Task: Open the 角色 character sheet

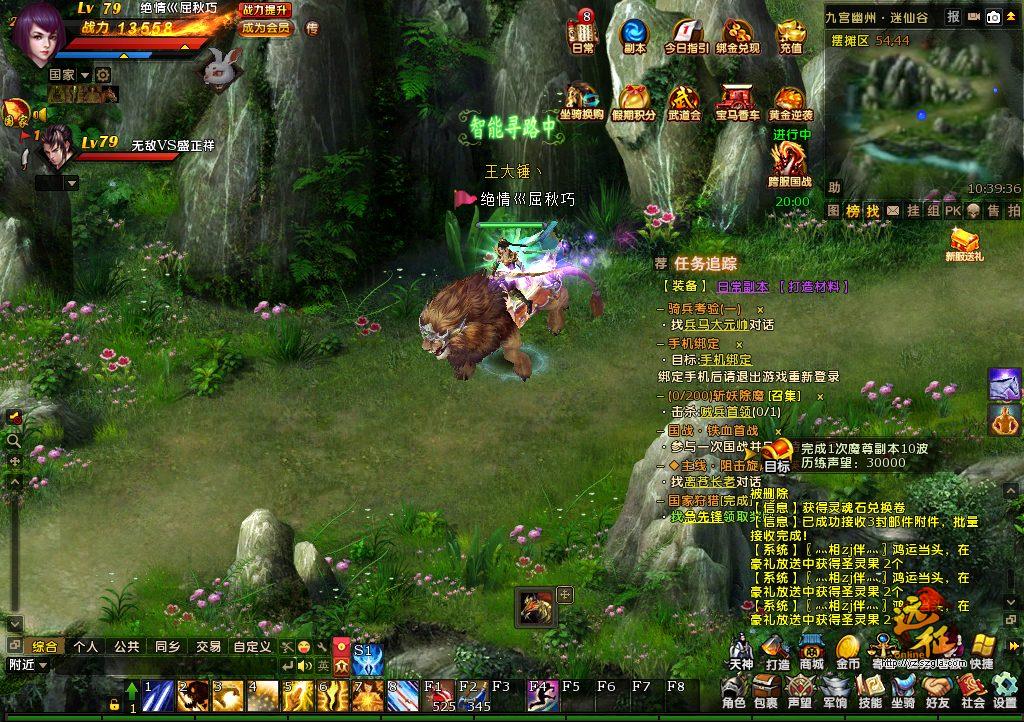Action: tap(733, 689)
